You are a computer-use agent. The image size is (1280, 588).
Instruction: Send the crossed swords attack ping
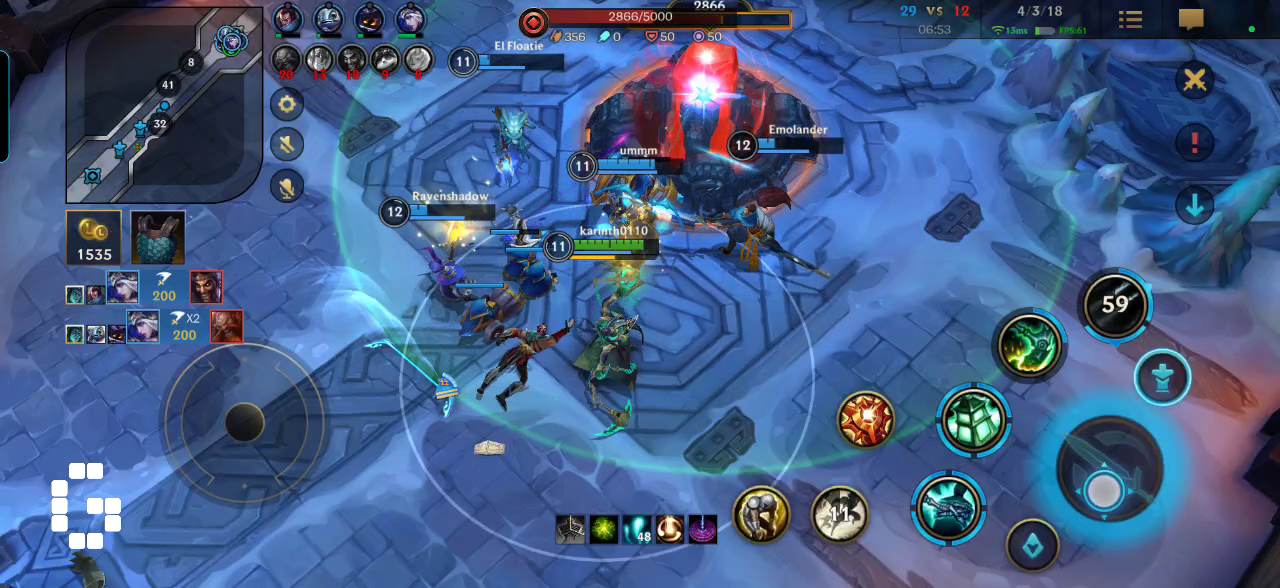tap(1193, 81)
